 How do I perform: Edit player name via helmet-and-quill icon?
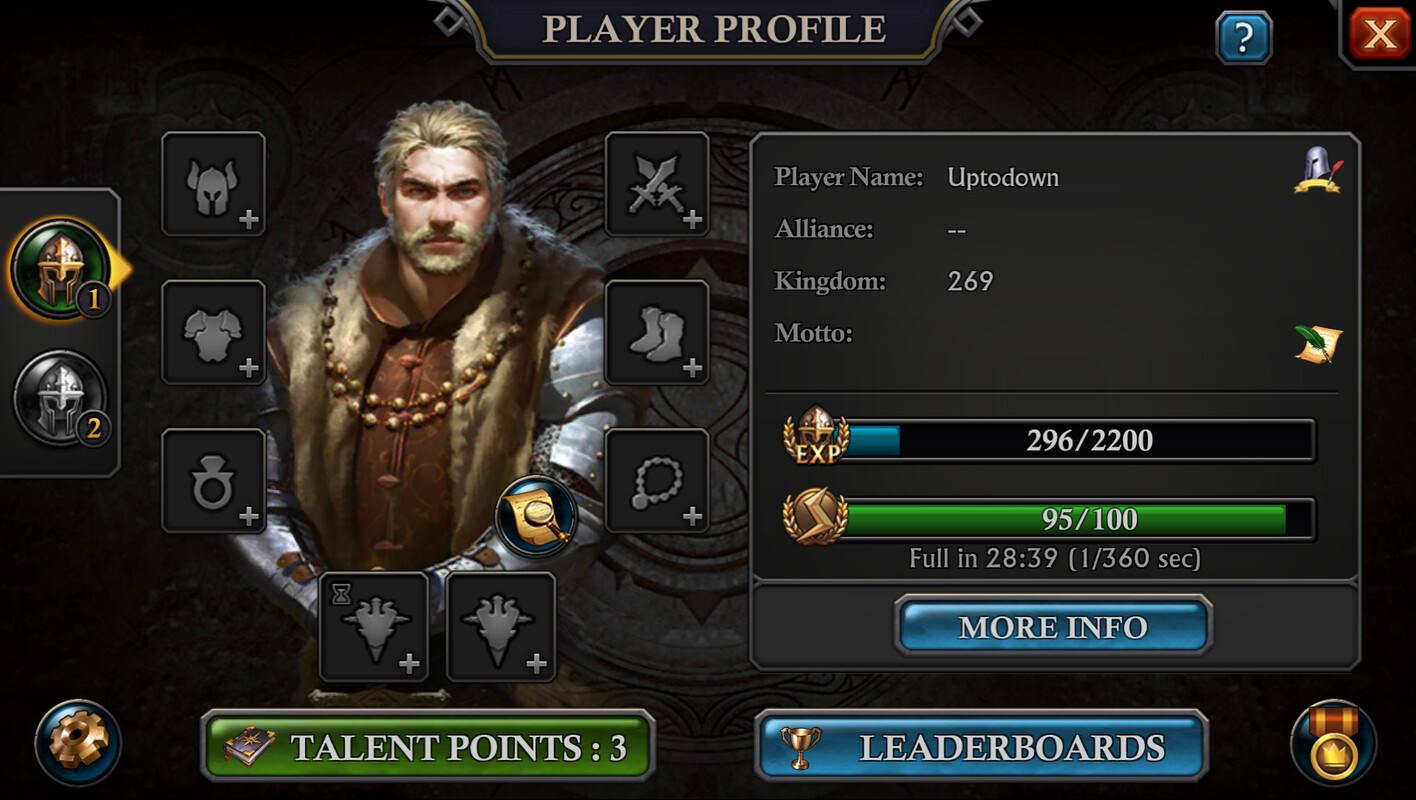[1317, 171]
